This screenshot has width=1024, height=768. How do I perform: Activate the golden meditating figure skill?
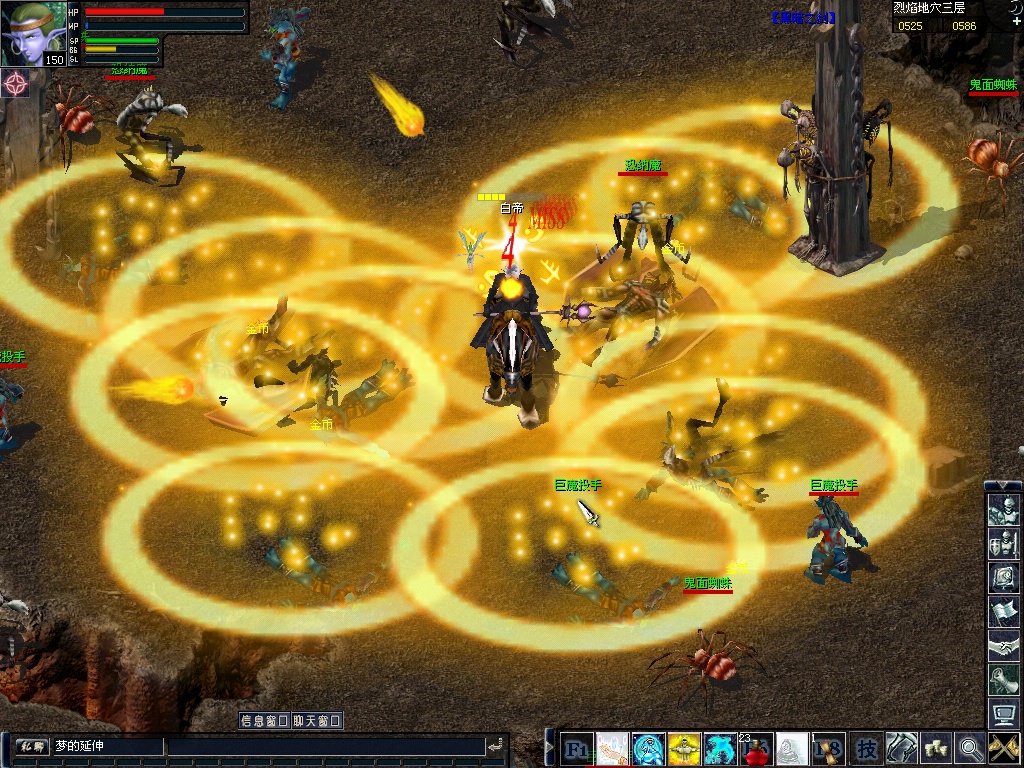684,748
